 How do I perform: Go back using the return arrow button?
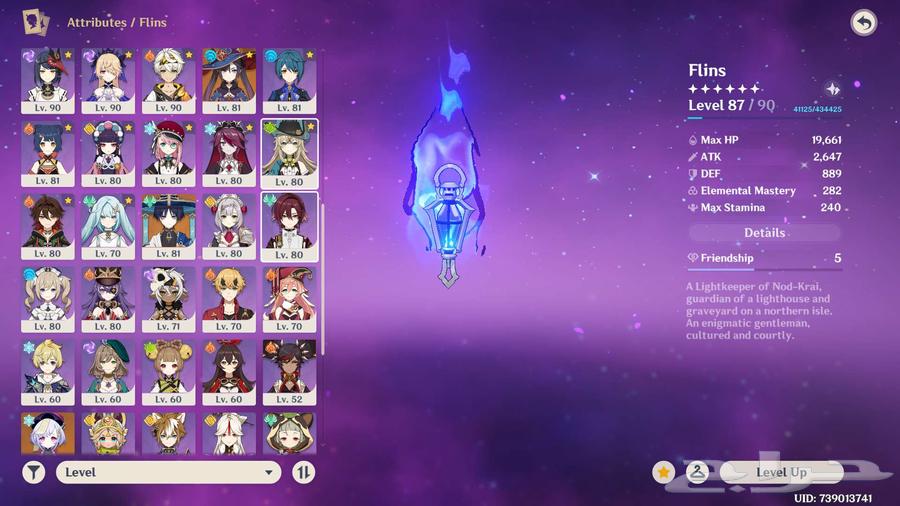pos(863,22)
